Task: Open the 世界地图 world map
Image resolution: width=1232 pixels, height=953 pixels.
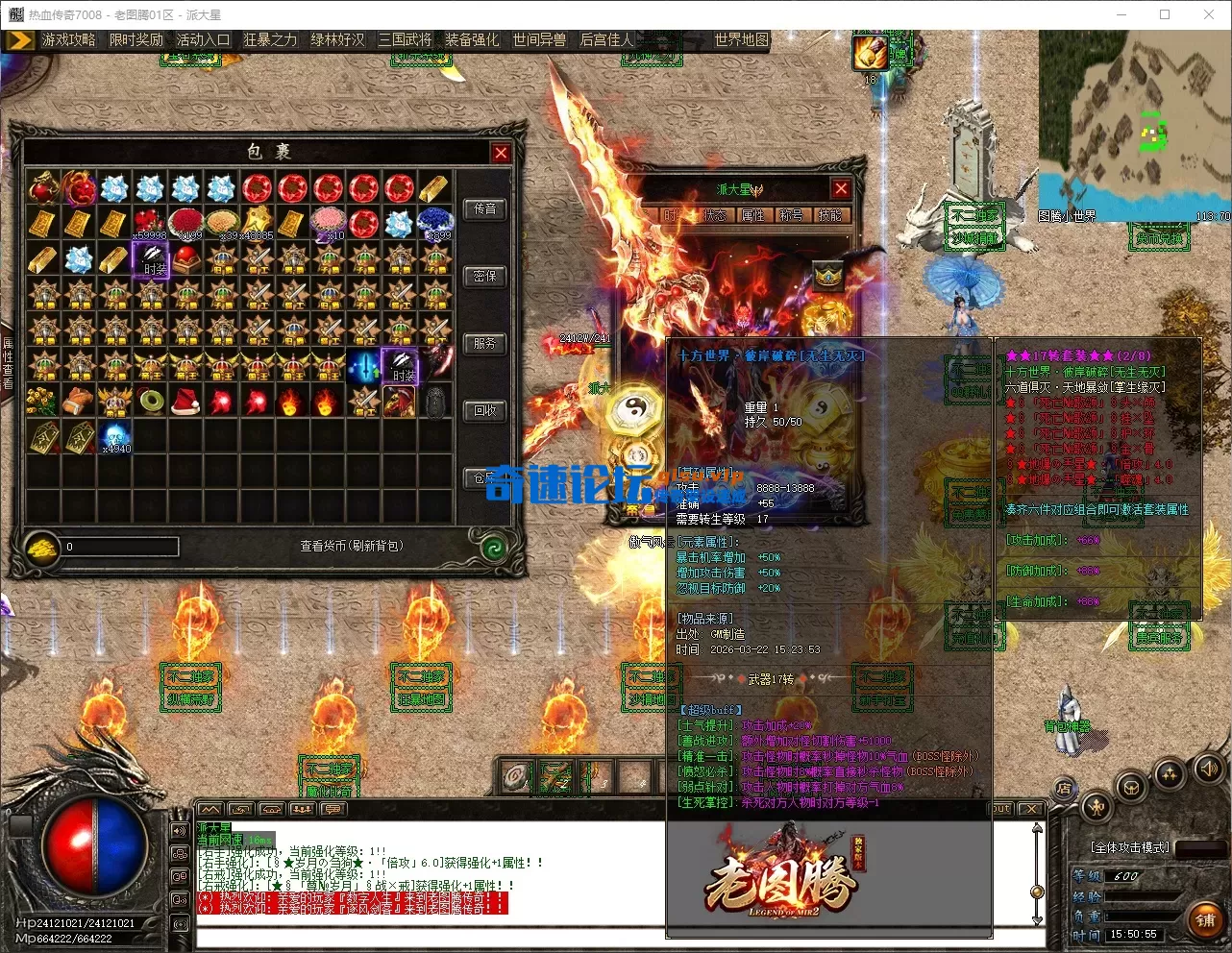Action: [741, 39]
